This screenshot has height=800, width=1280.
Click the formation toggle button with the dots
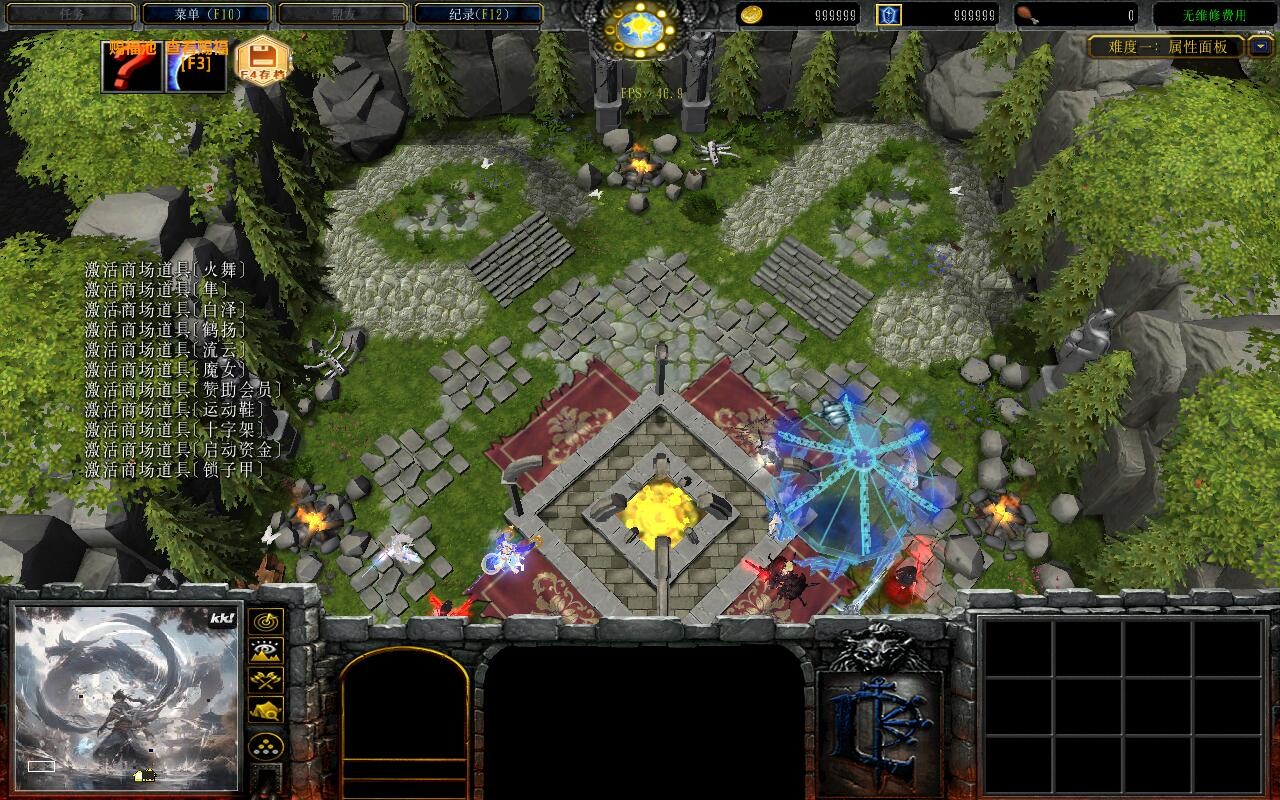coord(266,746)
